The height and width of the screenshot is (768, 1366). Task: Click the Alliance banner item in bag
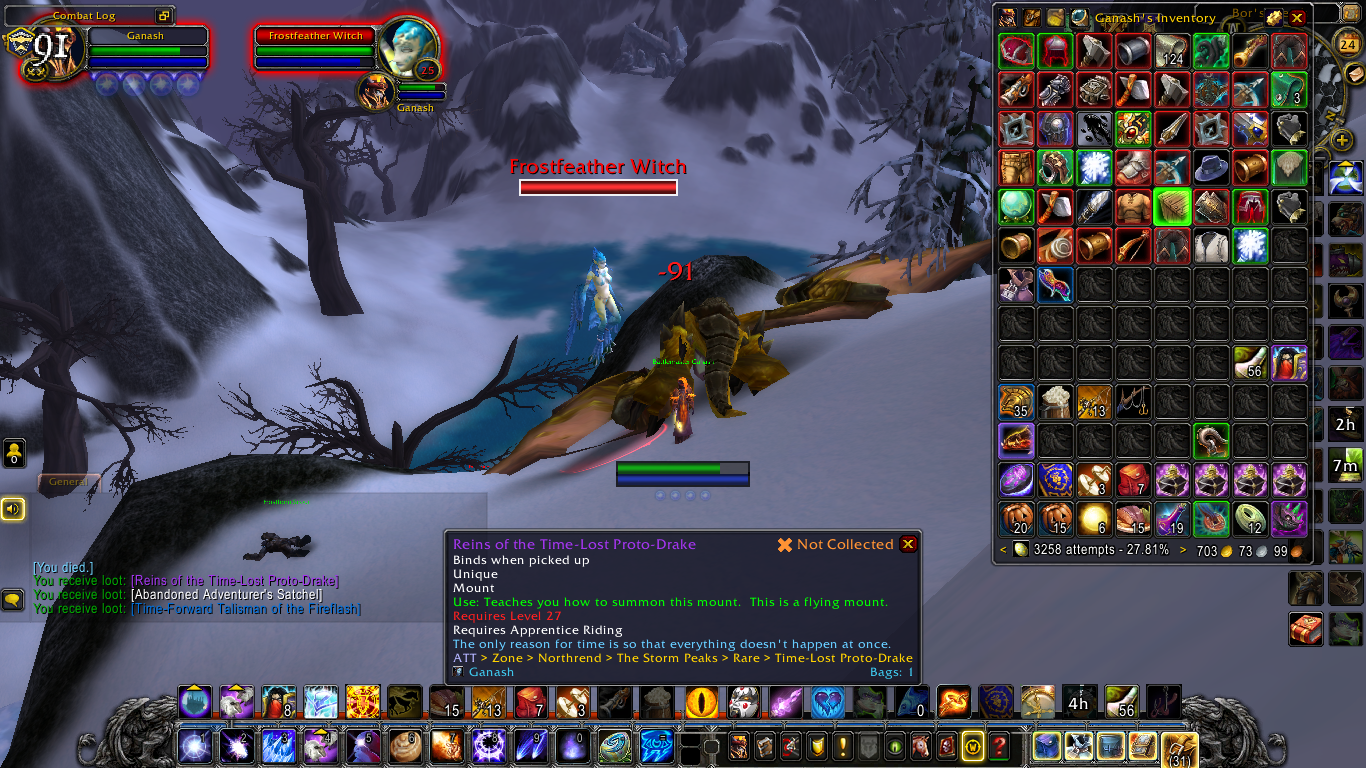click(x=1055, y=480)
